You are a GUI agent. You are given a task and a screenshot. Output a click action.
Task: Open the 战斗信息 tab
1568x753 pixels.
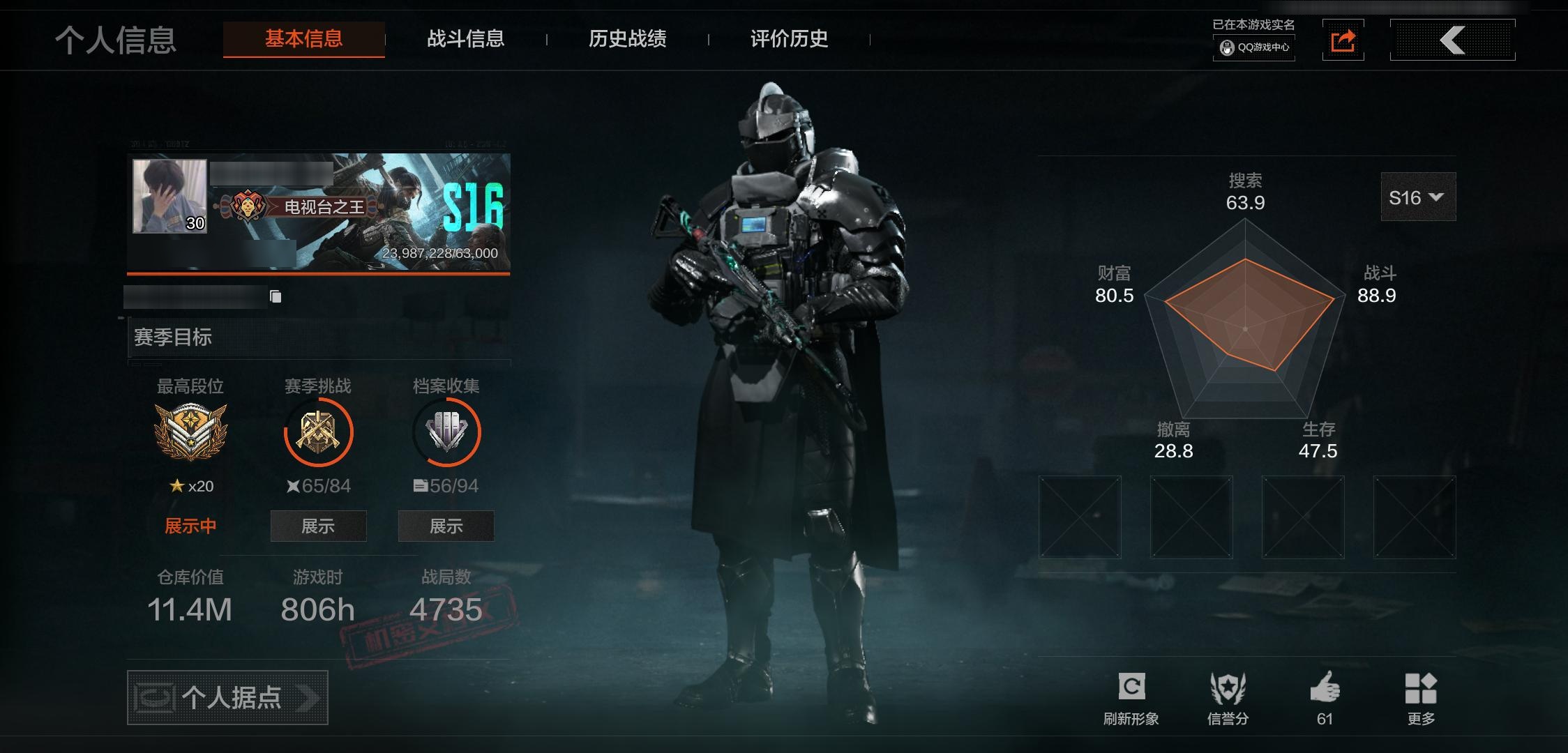point(465,39)
